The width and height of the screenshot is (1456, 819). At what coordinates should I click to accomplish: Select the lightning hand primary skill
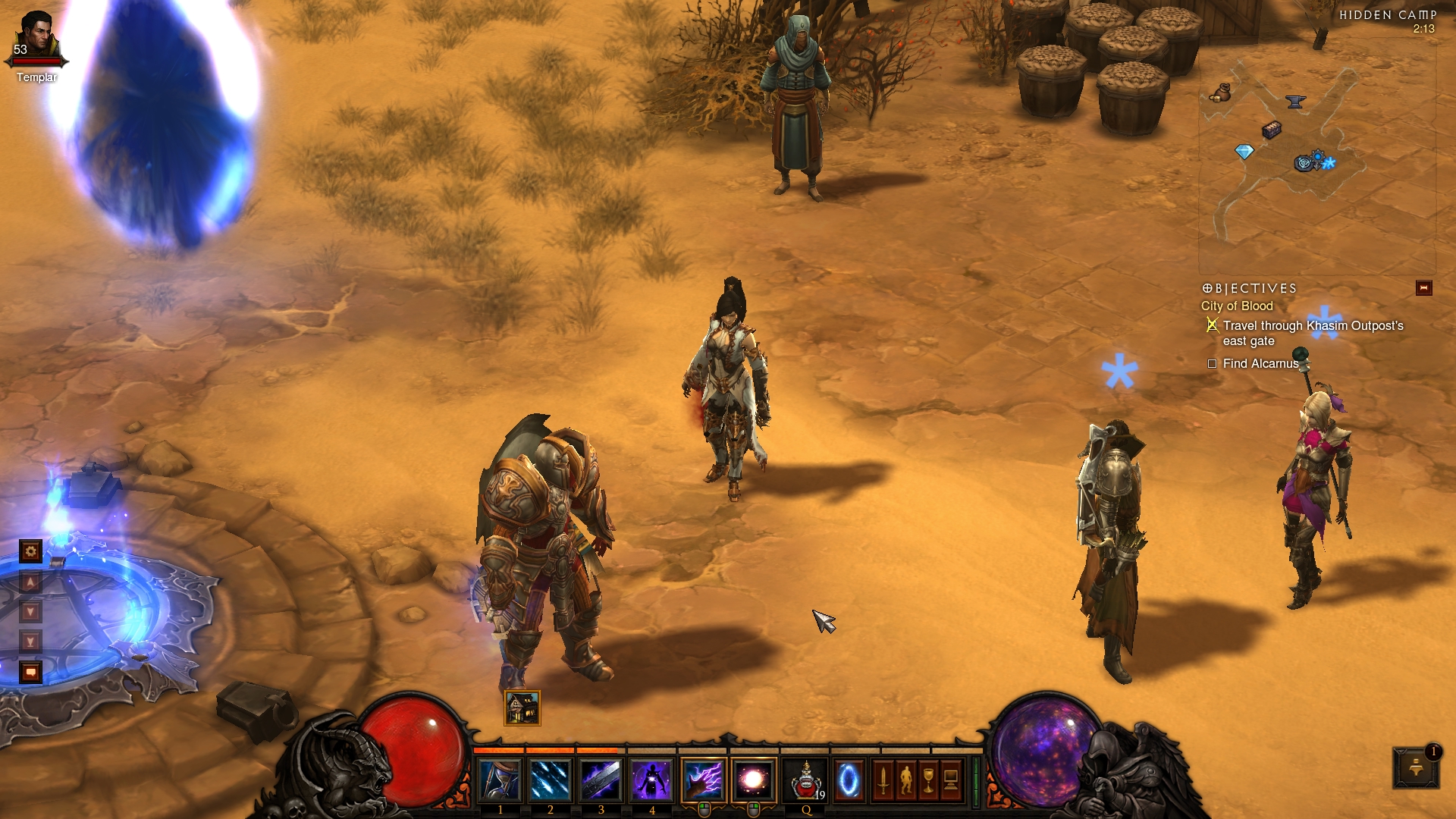[703, 780]
